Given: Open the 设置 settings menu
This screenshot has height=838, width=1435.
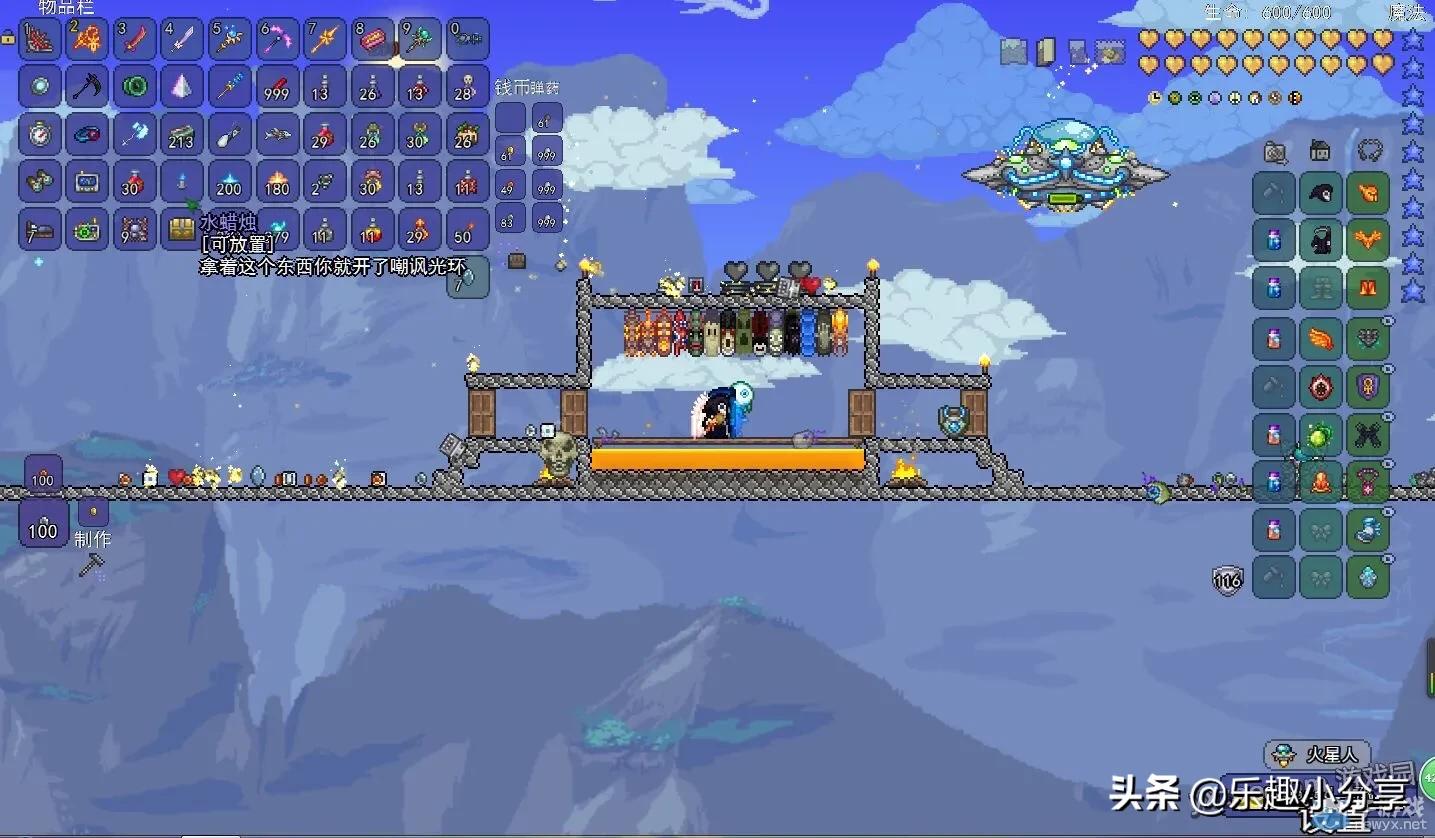Looking at the screenshot, I should (1340, 820).
